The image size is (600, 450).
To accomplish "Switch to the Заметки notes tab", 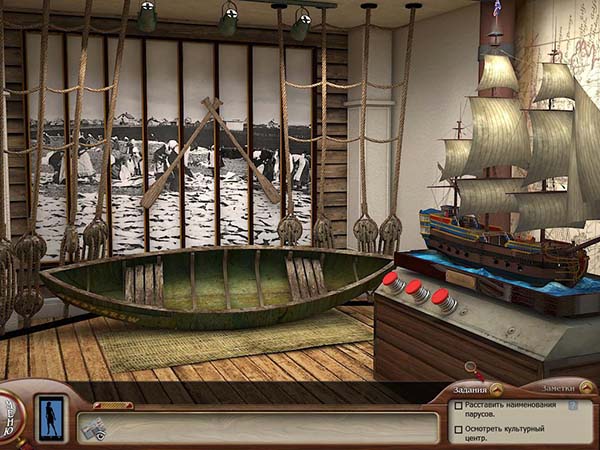I will [x=546, y=390].
